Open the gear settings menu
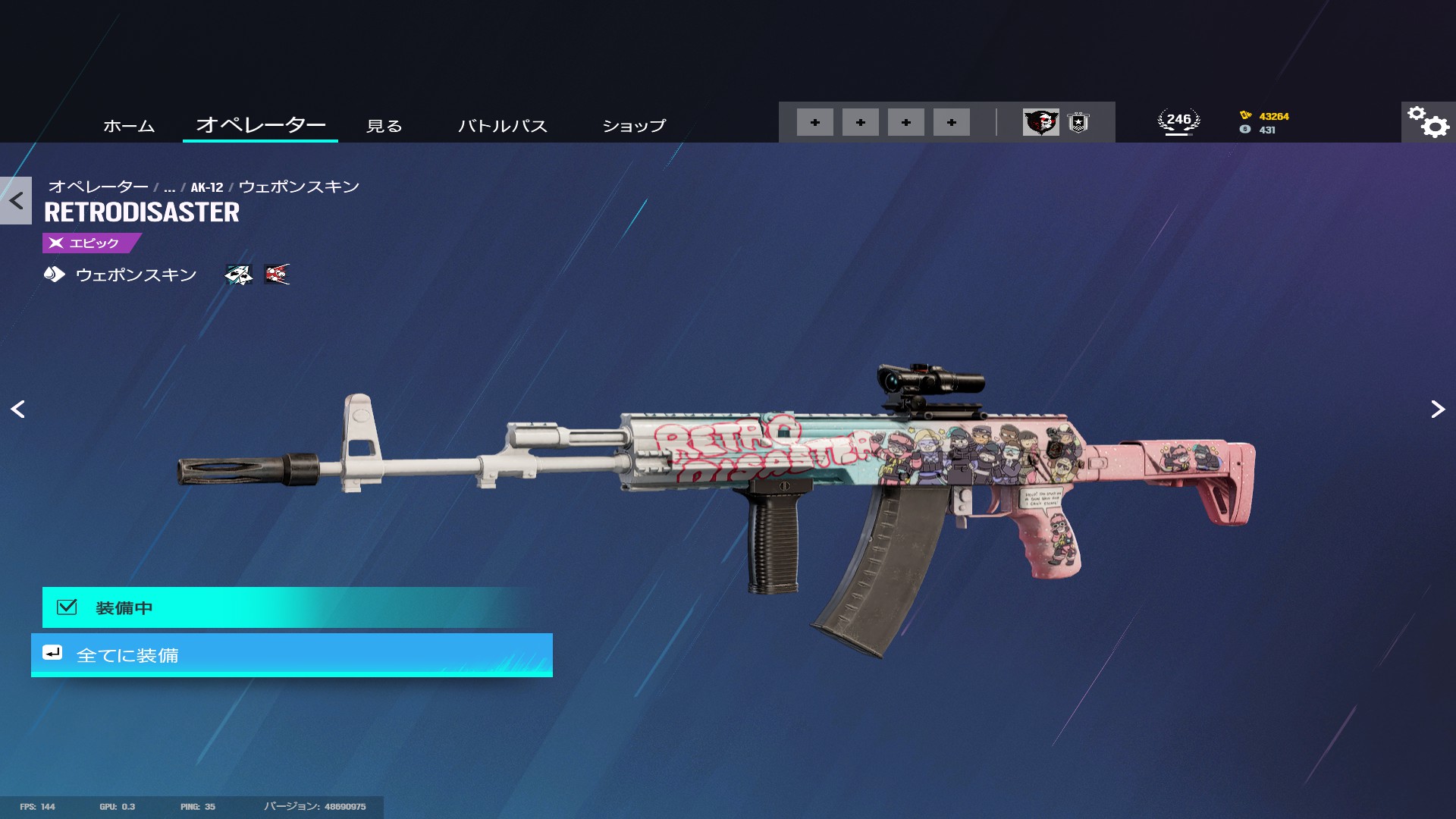This screenshot has width=1456, height=819. [x=1428, y=122]
